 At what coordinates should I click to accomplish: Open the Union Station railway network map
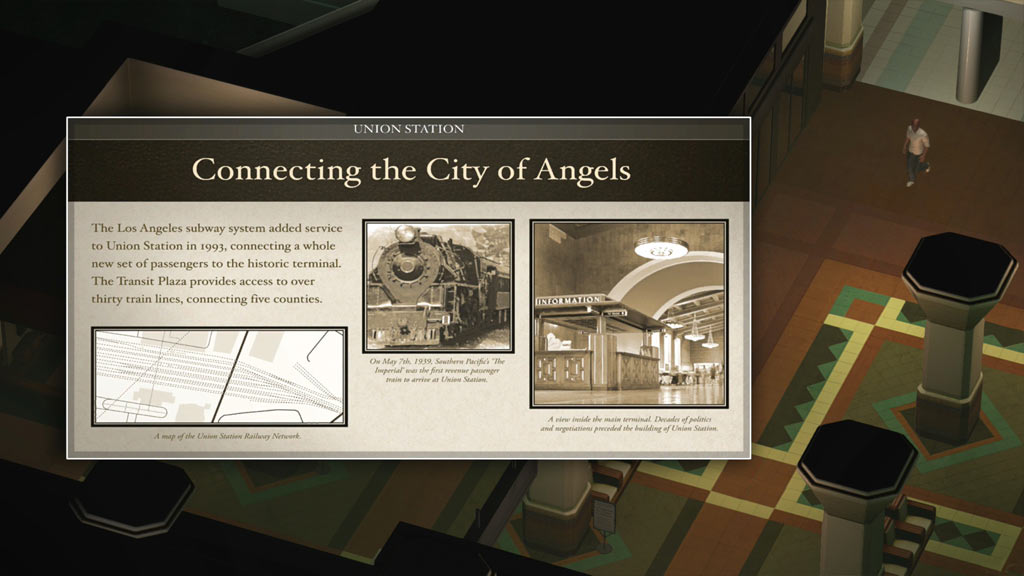219,376
